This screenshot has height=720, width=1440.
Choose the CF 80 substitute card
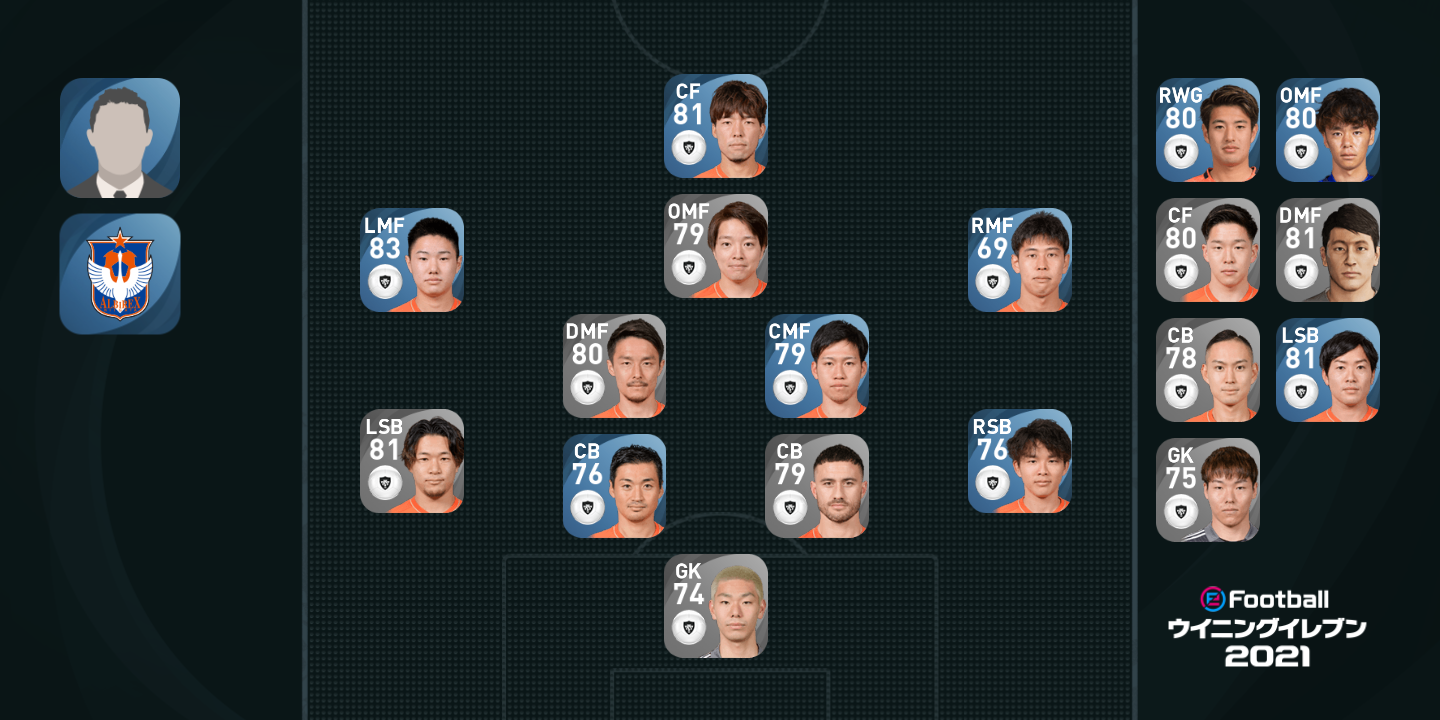[1208, 250]
